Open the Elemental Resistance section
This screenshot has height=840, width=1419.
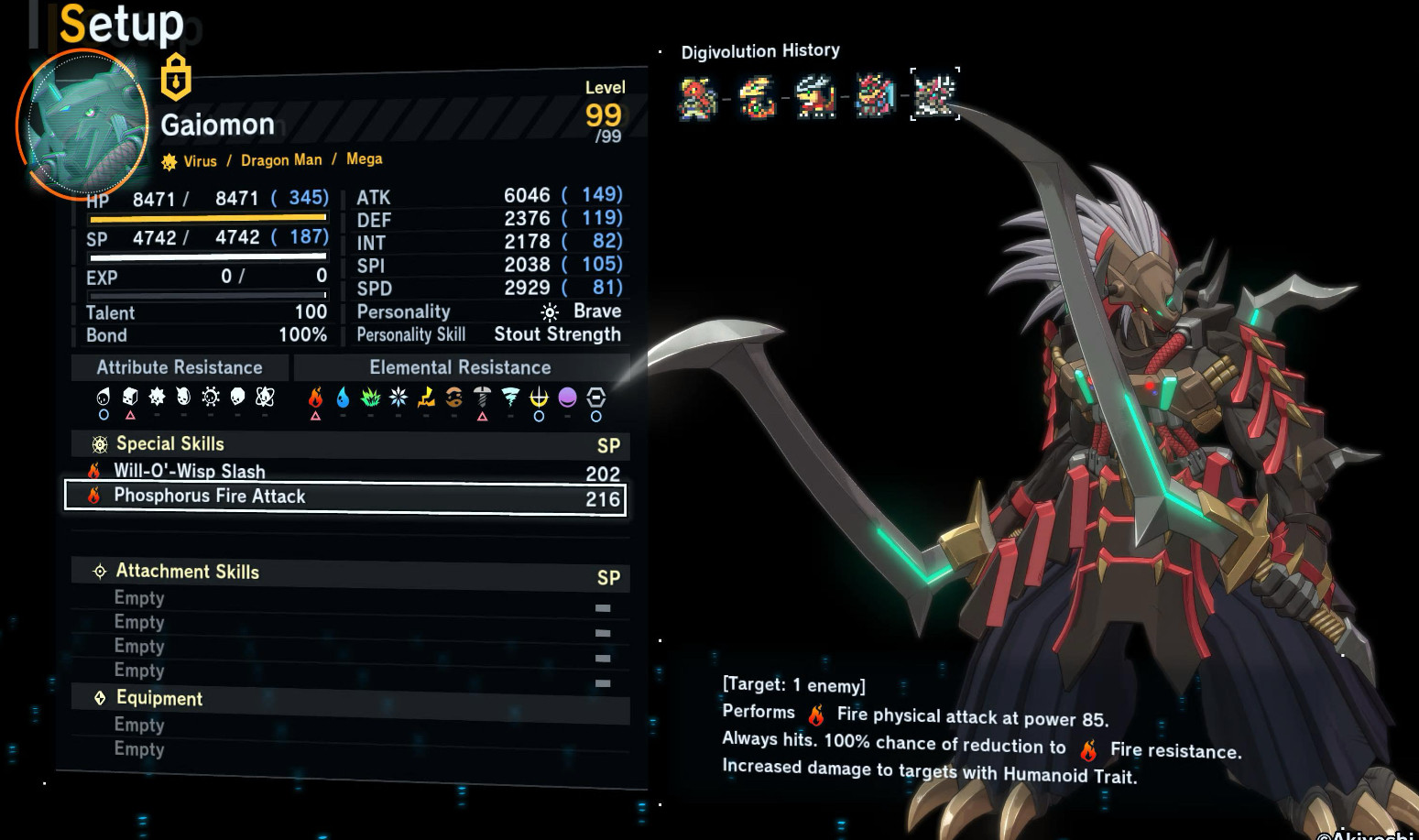pyautogui.click(x=460, y=367)
